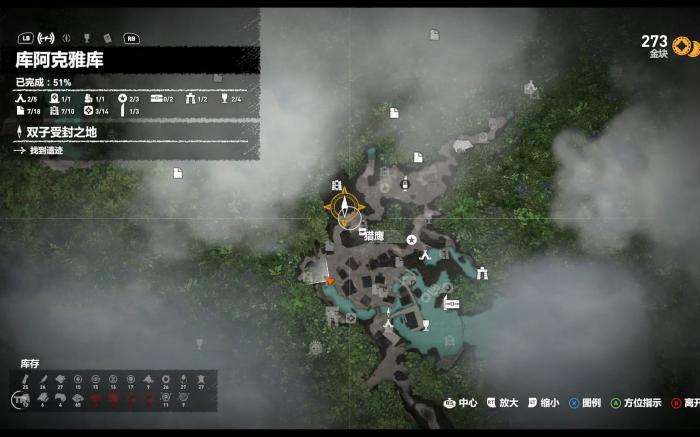Click the gold compass objective marker
Viewport: 700px width, 437px height.
pyautogui.click(x=346, y=210)
